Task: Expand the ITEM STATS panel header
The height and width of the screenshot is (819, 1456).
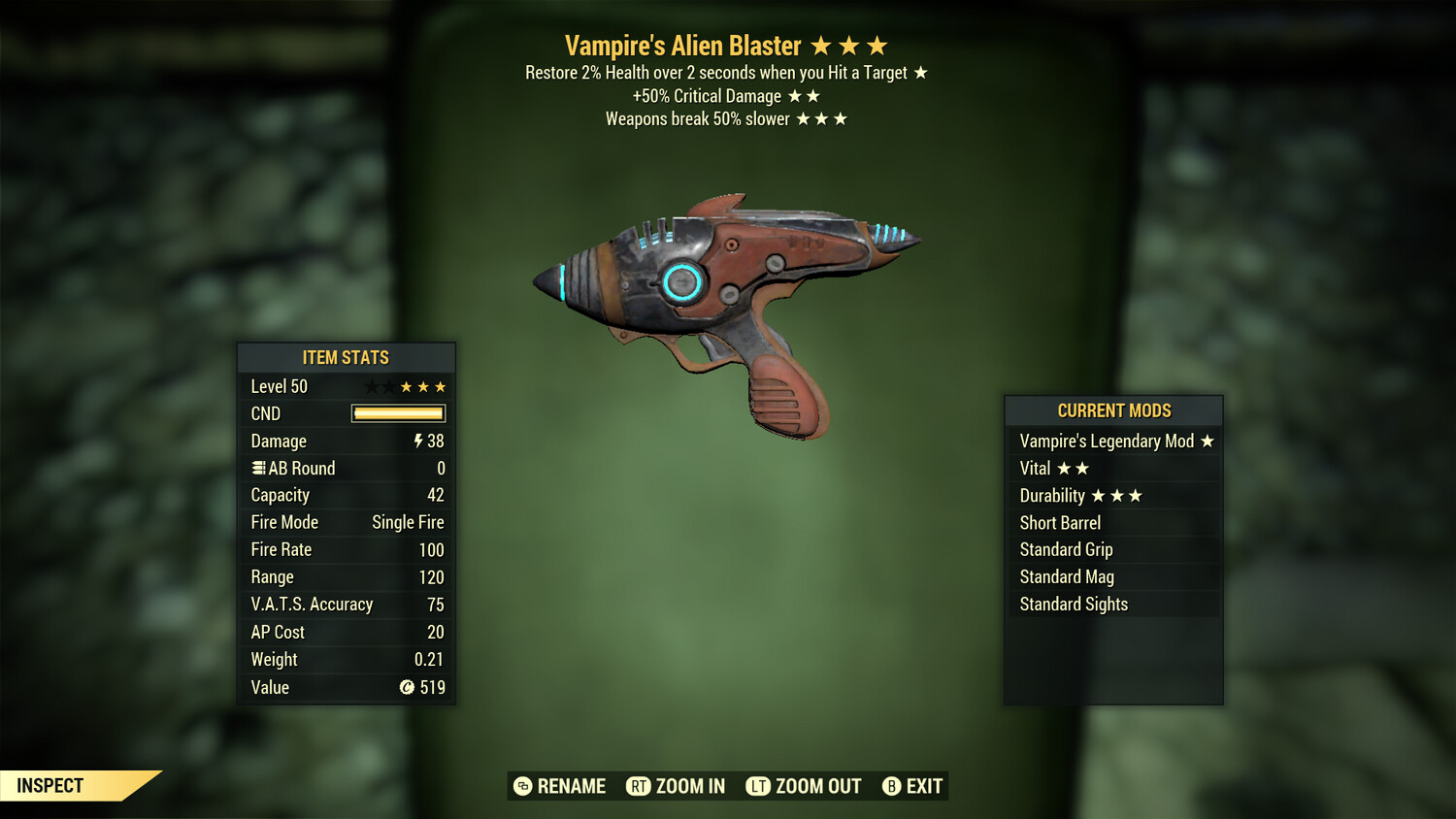Action: (346, 357)
